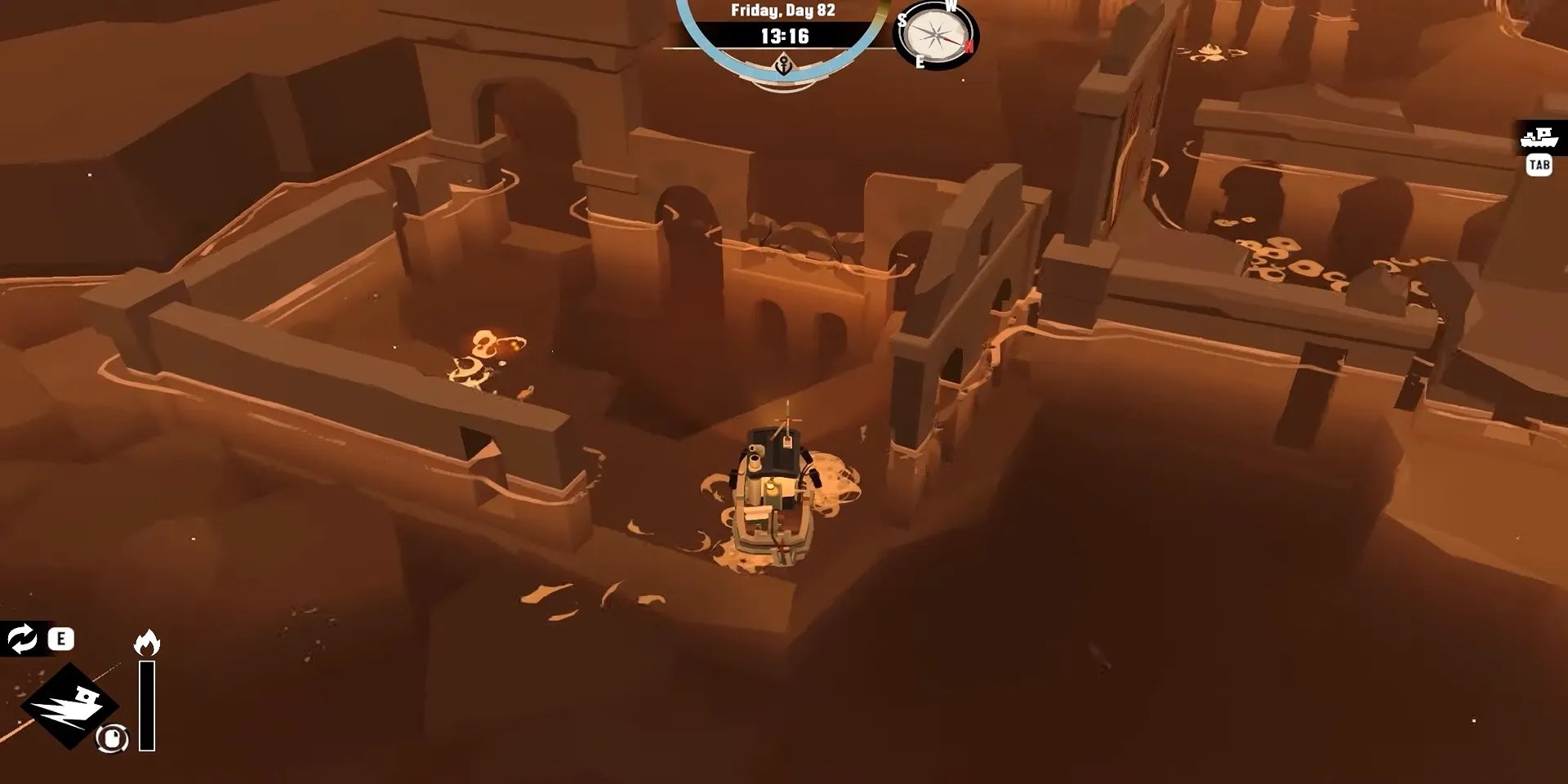Click the red needle tip marked N
This screenshot has height=784, width=1568.
[969, 46]
